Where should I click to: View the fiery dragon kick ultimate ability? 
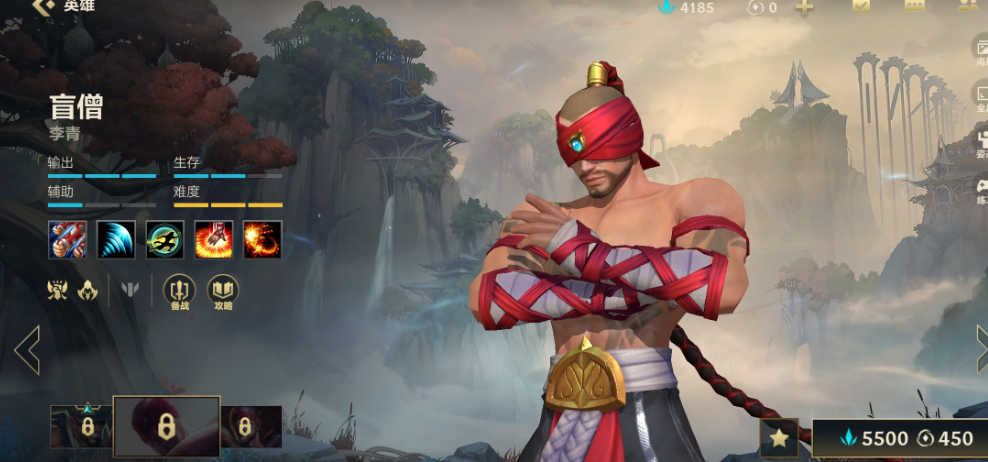point(263,240)
